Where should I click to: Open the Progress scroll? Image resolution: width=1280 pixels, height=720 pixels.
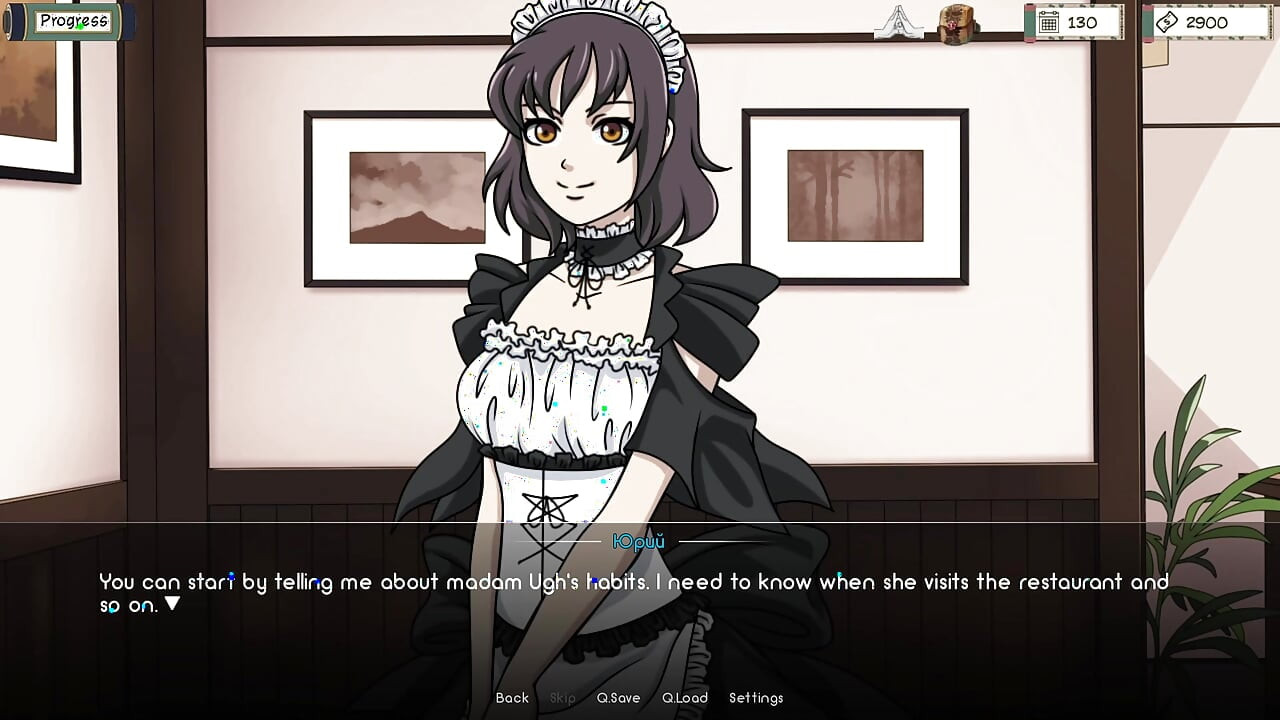73,21
